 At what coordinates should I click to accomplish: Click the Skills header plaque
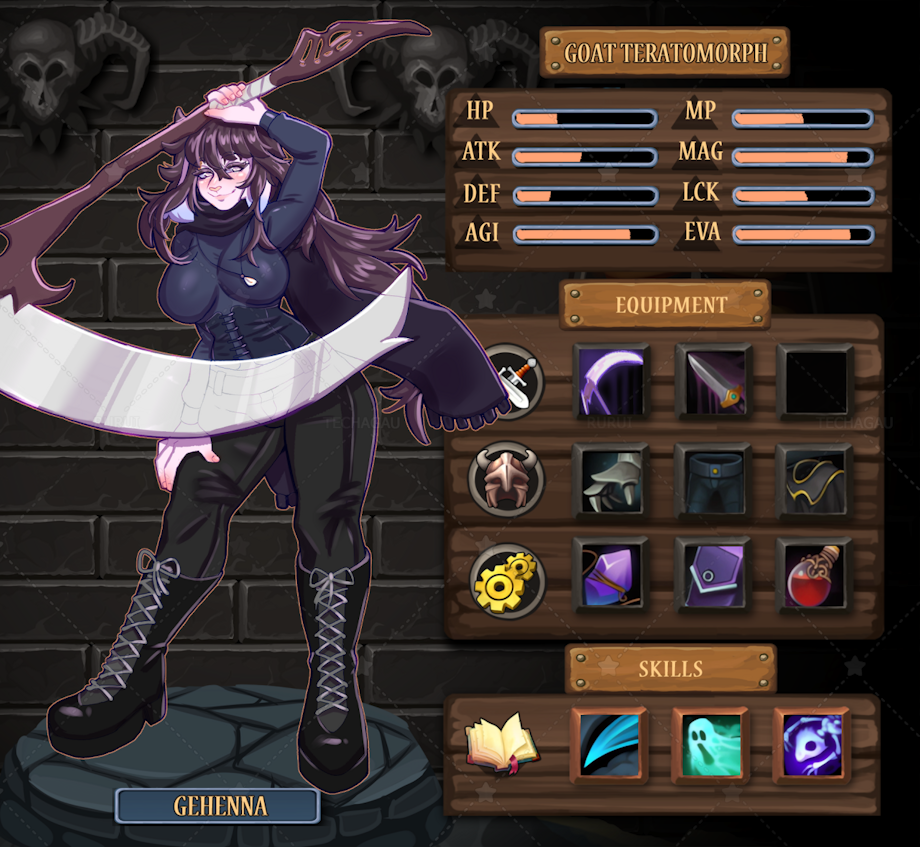coord(670,669)
